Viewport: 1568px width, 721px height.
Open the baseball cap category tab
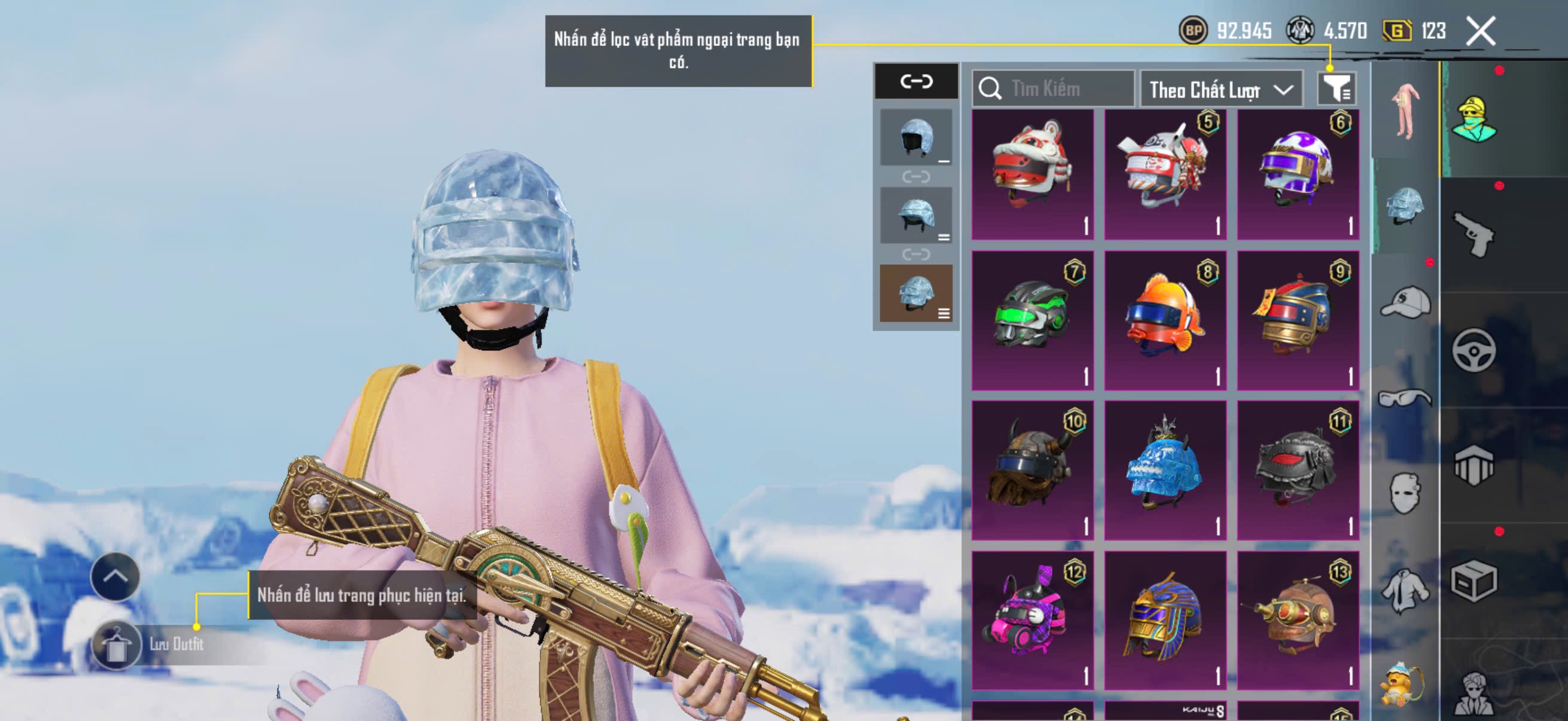(1405, 303)
